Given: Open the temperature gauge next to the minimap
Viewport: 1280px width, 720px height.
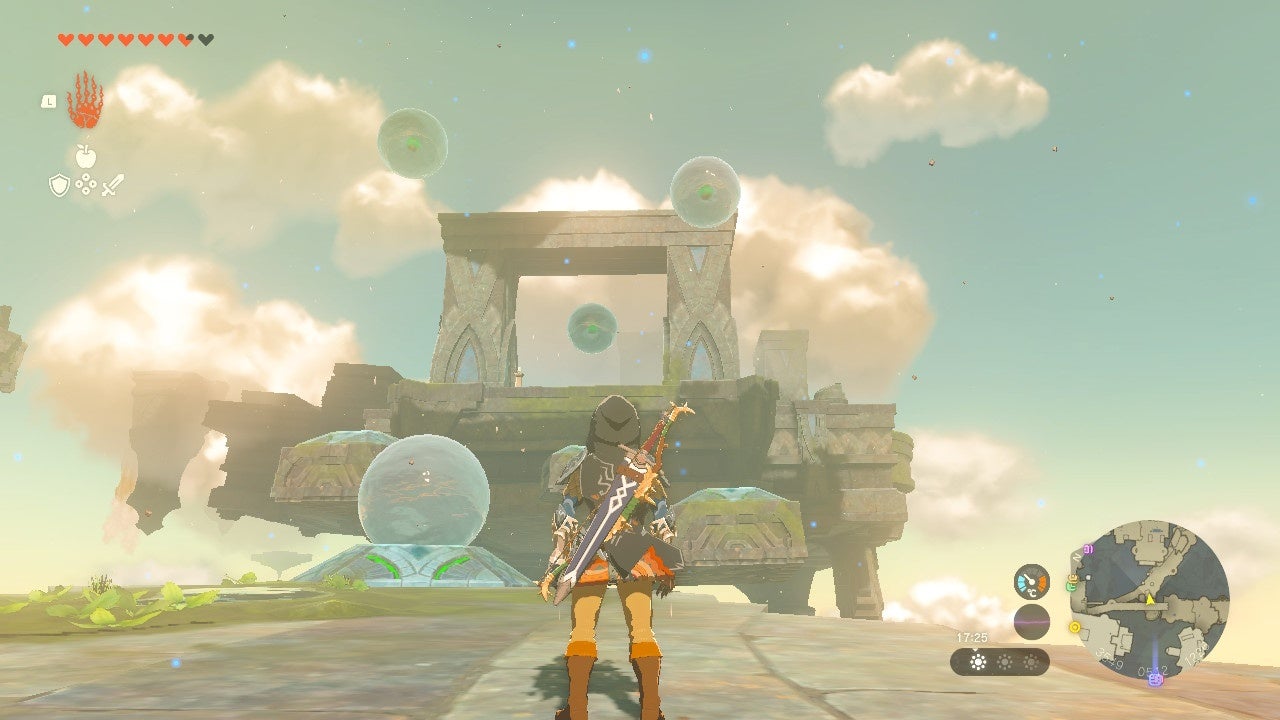Looking at the screenshot, I should [1032, 581].
